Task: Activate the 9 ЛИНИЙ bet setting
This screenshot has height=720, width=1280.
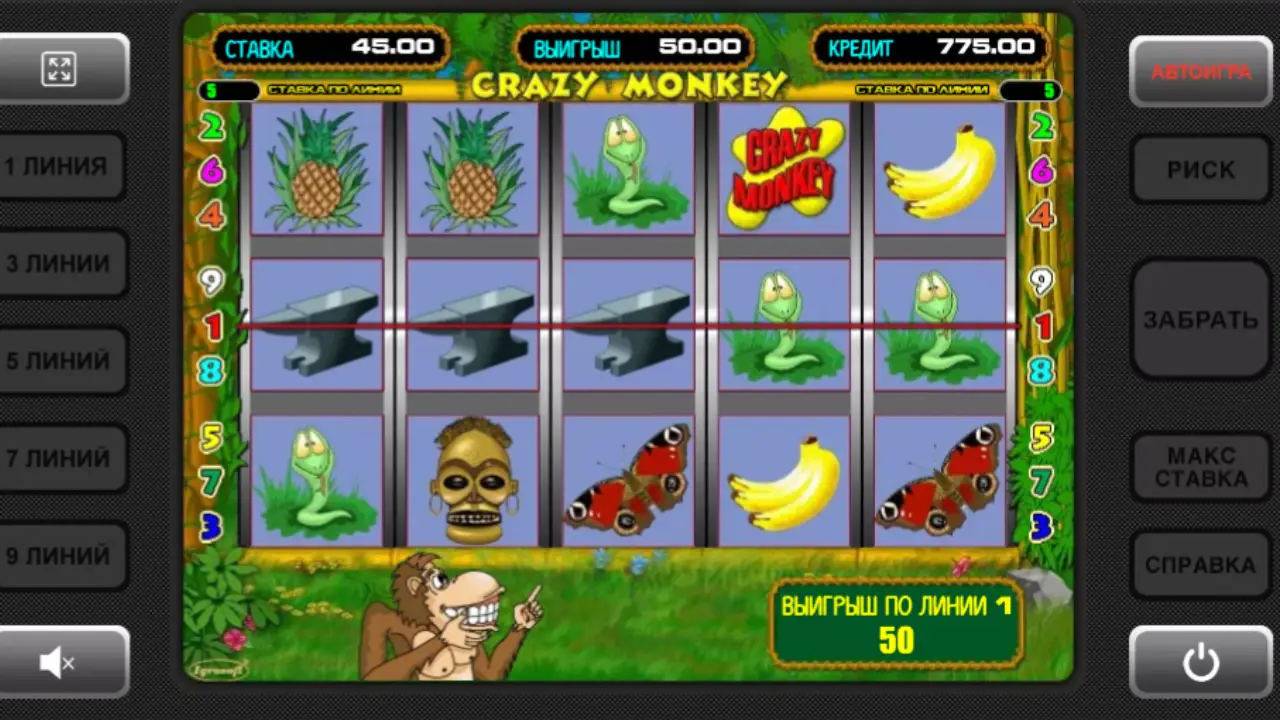Action: pos(64,557)
